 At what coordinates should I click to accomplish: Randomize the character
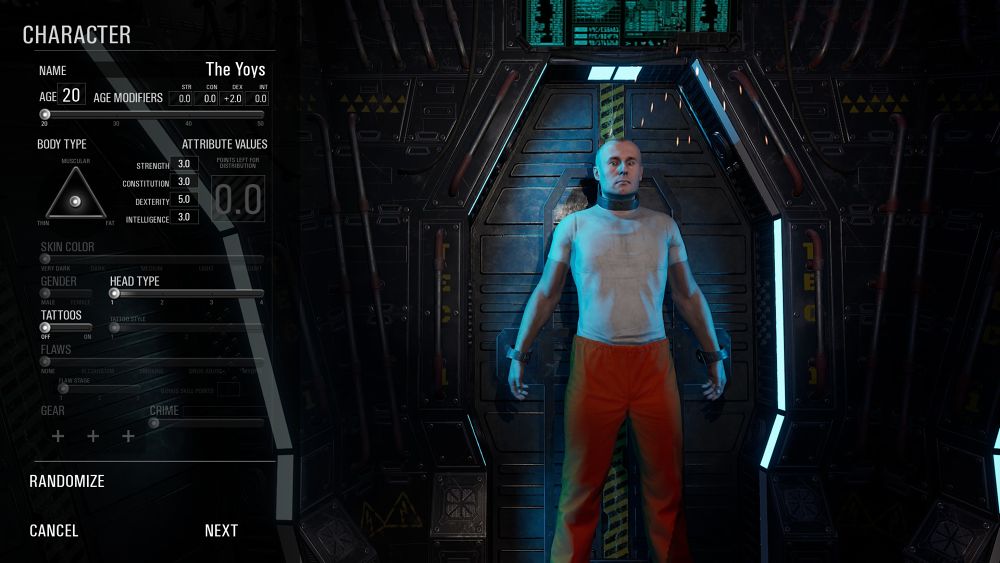67,481
